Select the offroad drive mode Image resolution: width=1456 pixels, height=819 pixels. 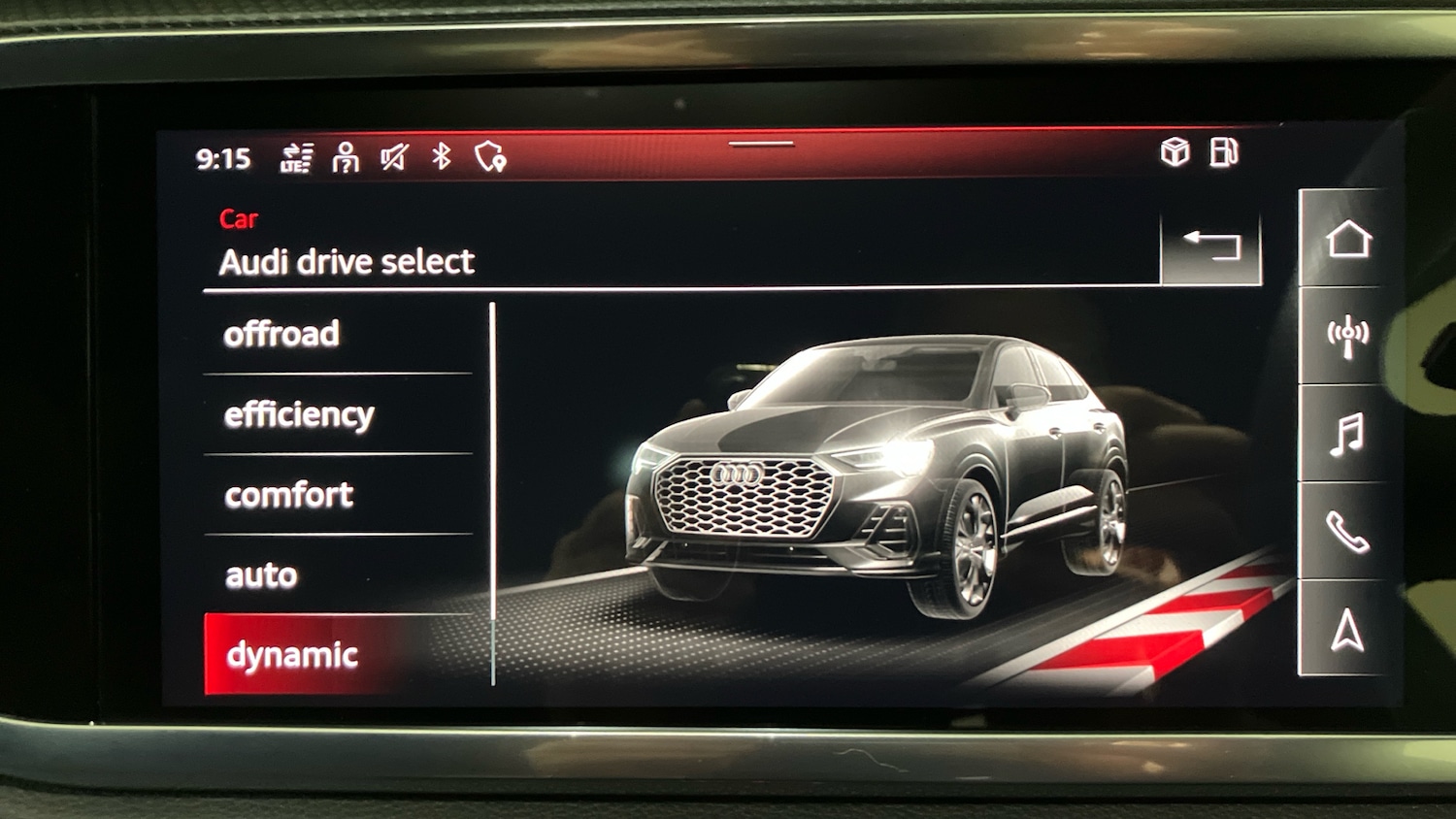coord(282,334)
